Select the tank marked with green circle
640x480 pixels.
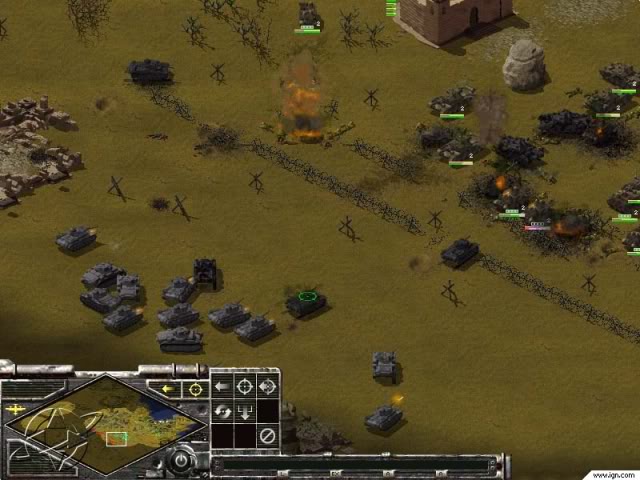click(x=306, y=300)
